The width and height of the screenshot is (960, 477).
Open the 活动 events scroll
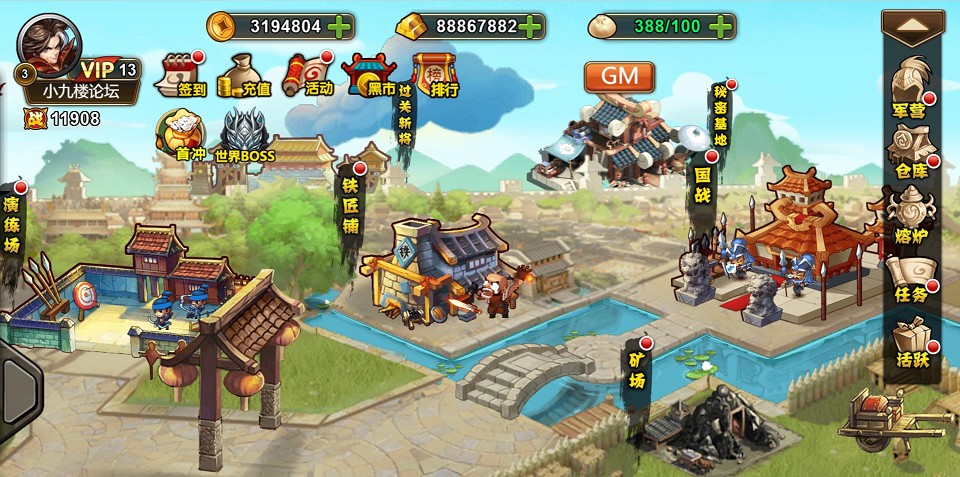click(307, 74)
